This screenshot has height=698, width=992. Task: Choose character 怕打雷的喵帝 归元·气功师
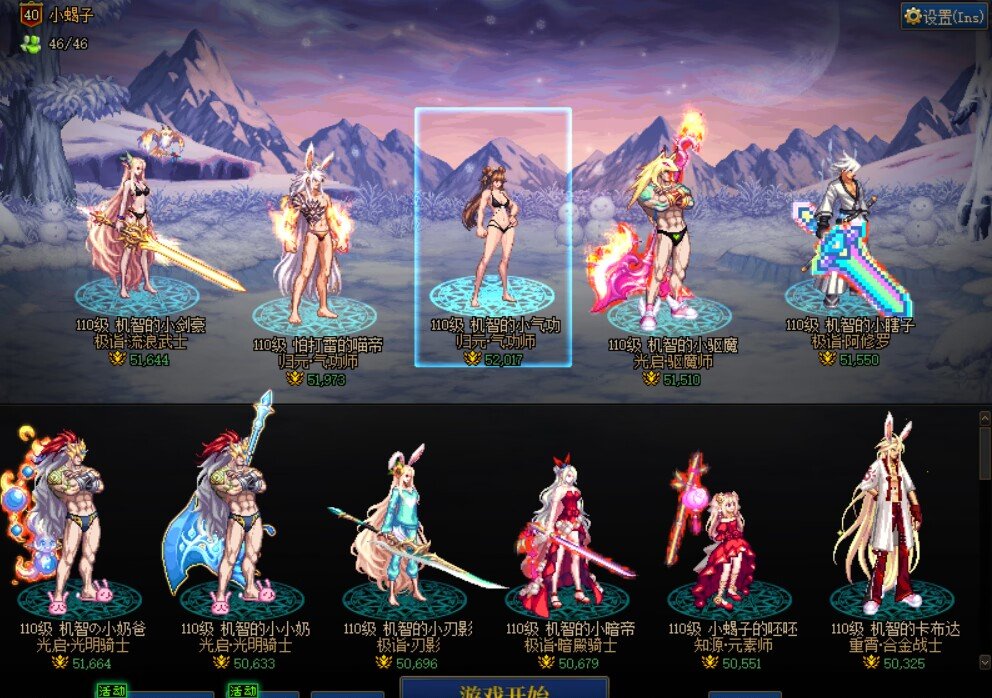click(x=316, y=250)
